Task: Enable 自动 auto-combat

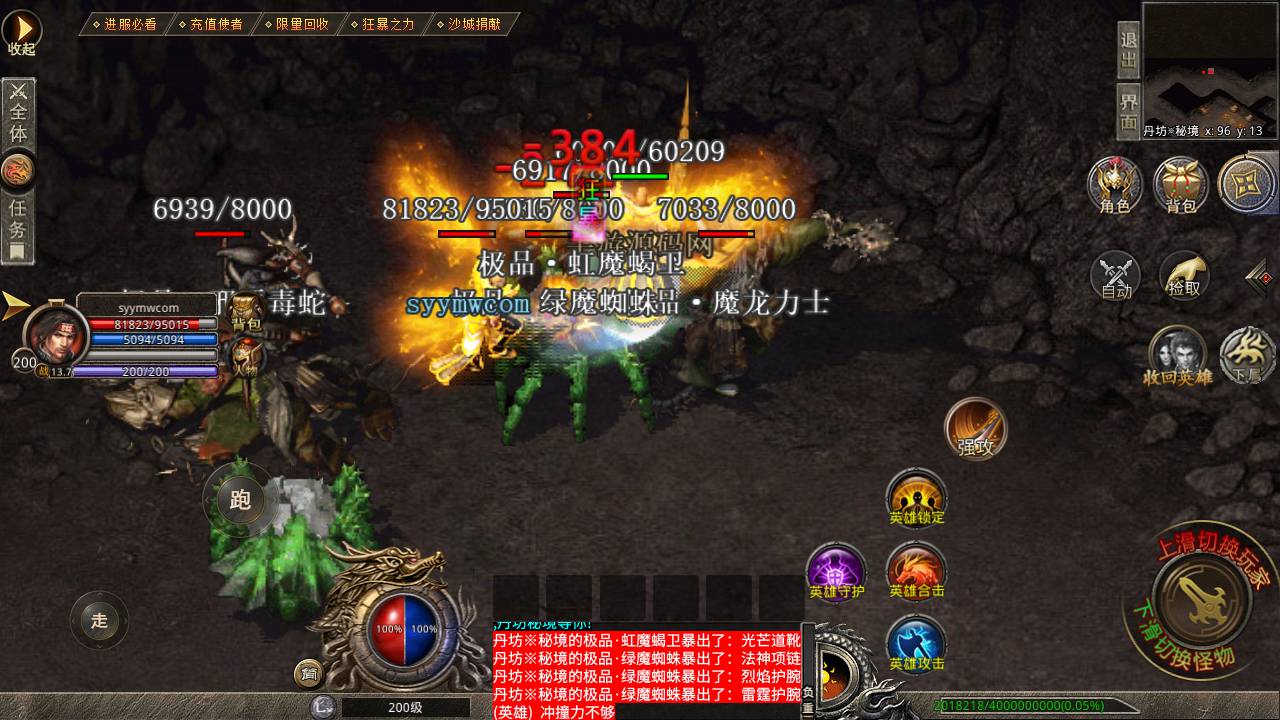Action: (1115, 276)
